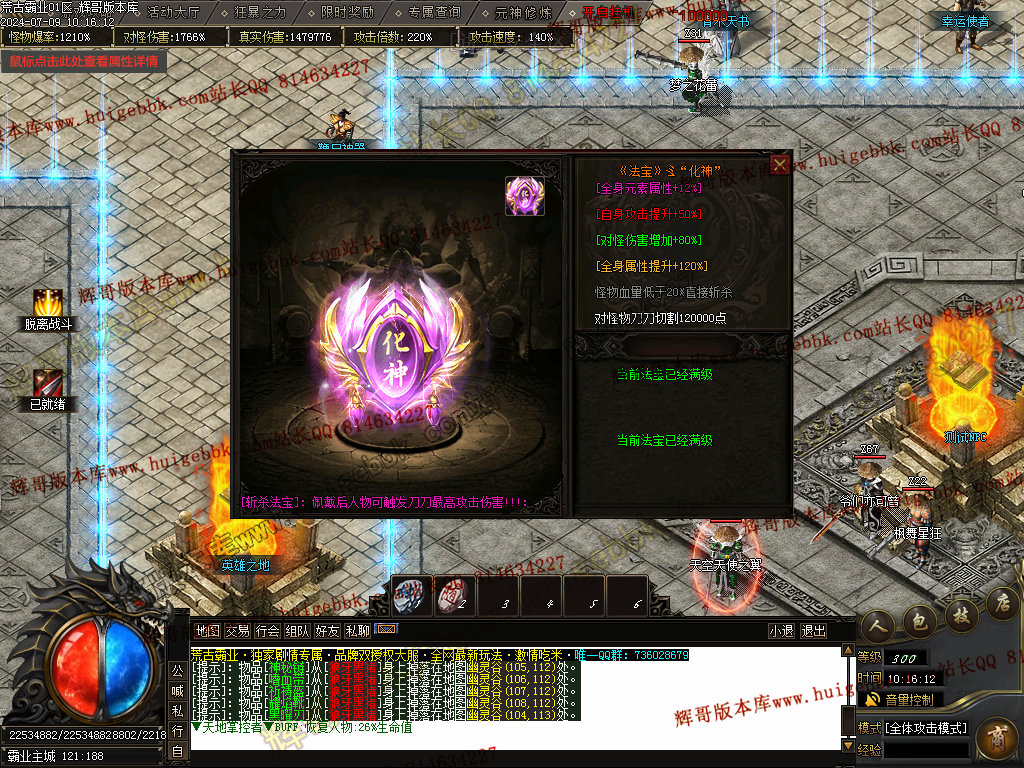
Task: Click the red attribute details banner
Action: tap(84, 61)
